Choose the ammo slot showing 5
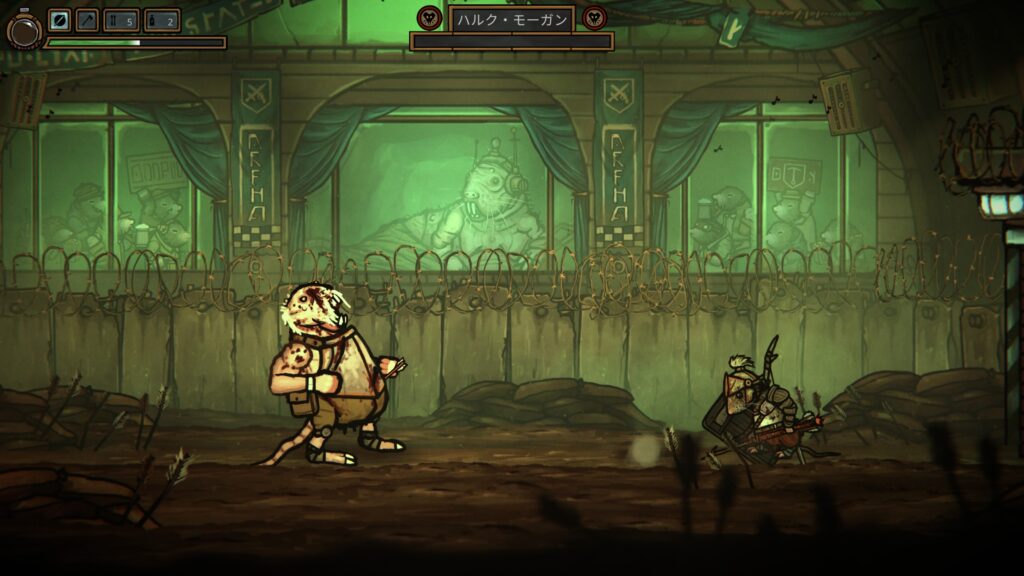The width and height of the screenshot is (1024, 576). [x=121, y=20]
